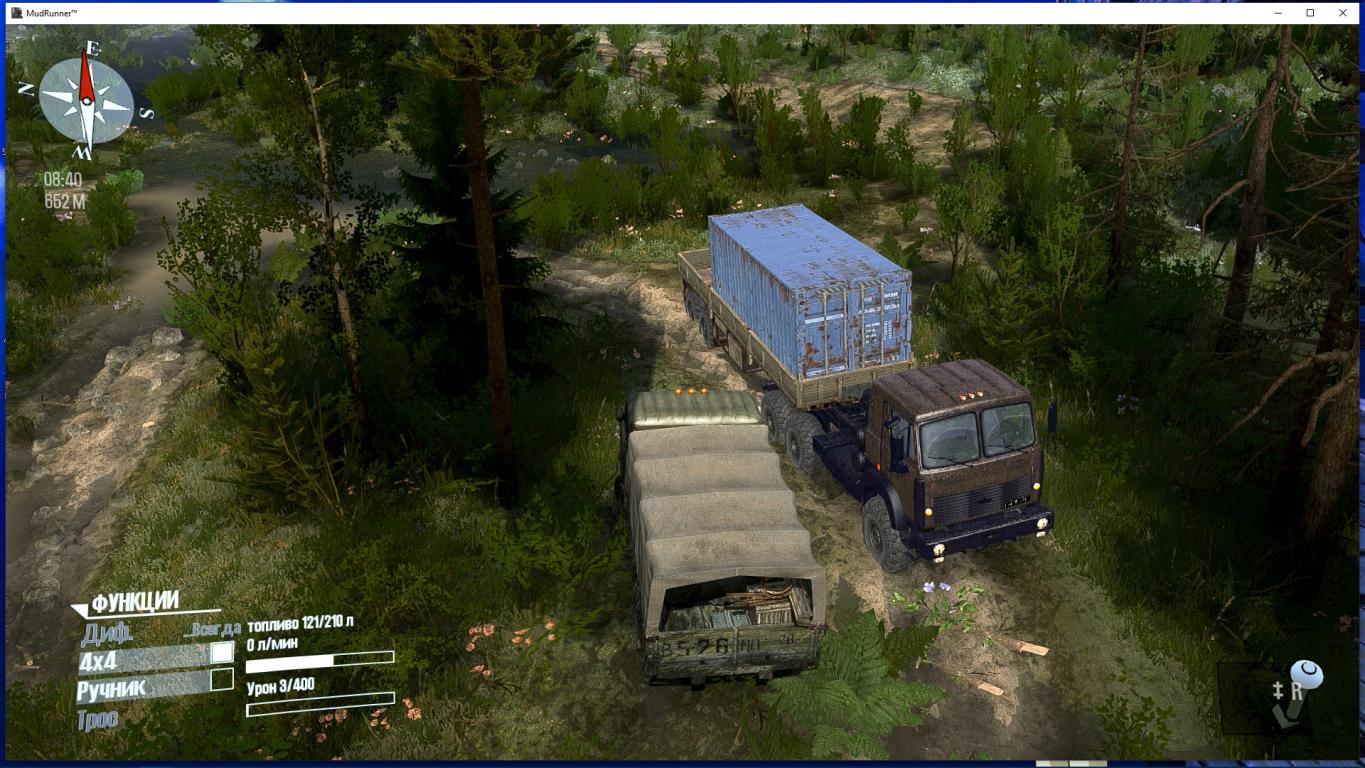Click the gear shifter knob
1365x768 pixels.
(x=1306, y=675)
